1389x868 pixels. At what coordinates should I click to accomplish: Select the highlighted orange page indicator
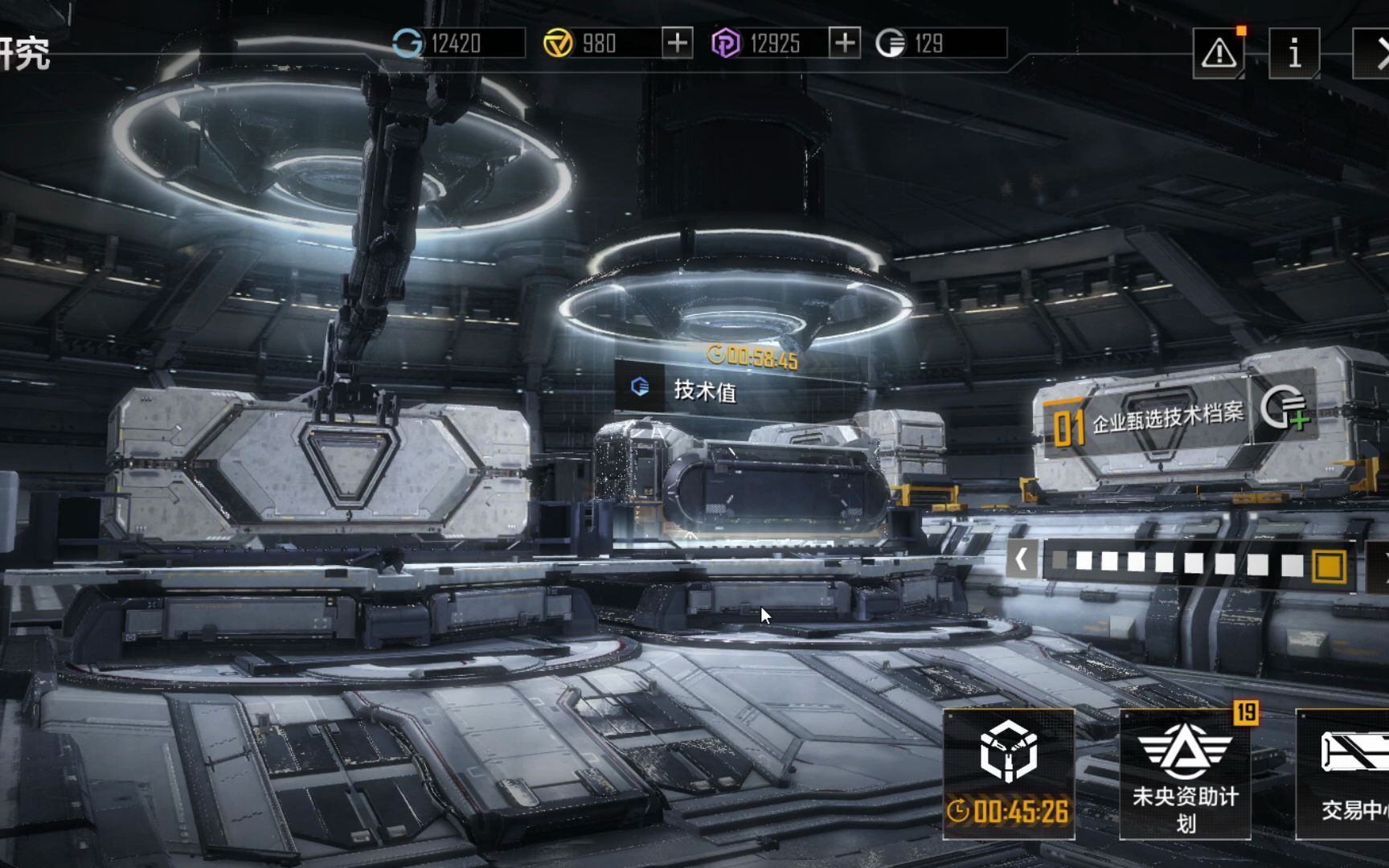pyautogui.click(x=1328, y=565)
